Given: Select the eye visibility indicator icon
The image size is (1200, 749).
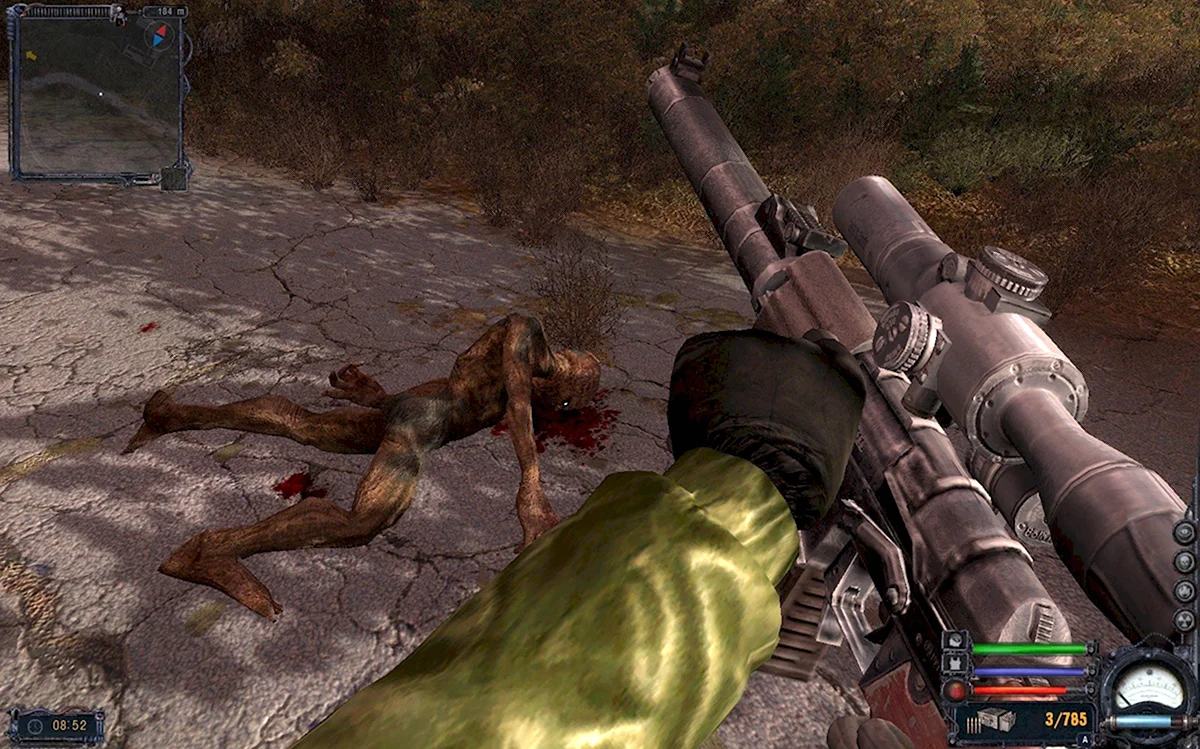Looking at the screenshot, I should (1184, 531).
